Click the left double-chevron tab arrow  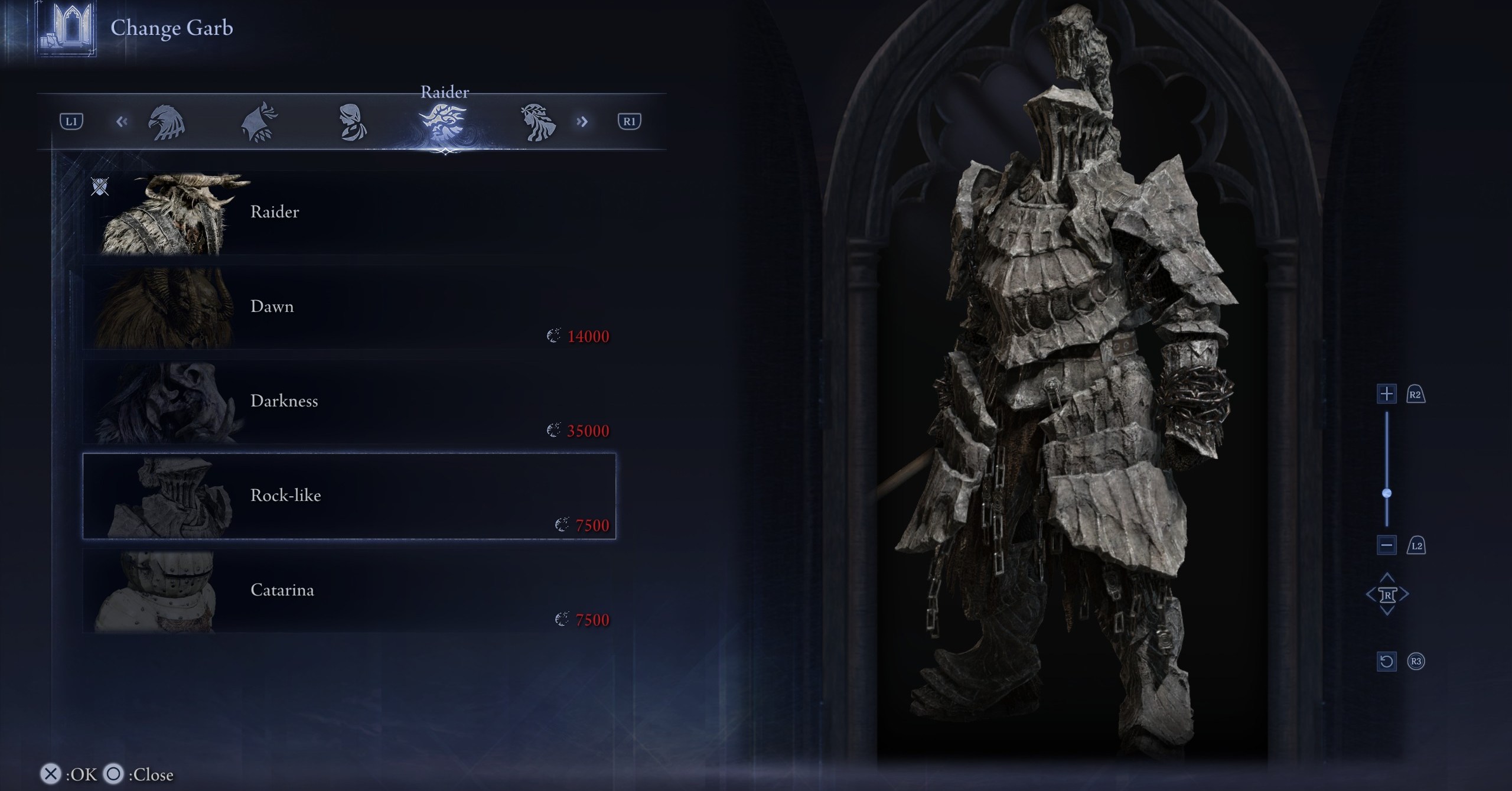(x=122, y=122)
